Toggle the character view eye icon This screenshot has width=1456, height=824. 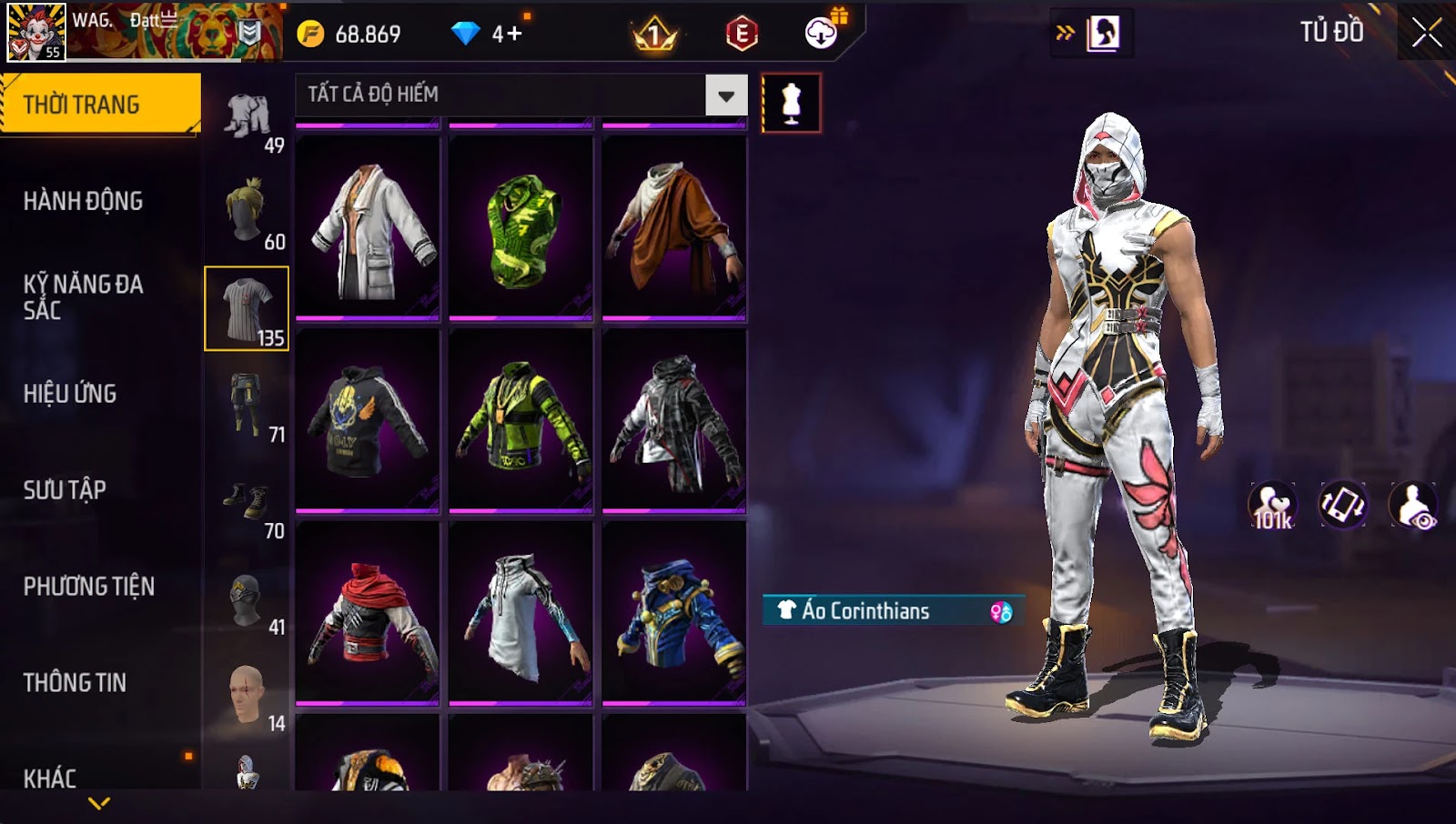pos(1413,506)
